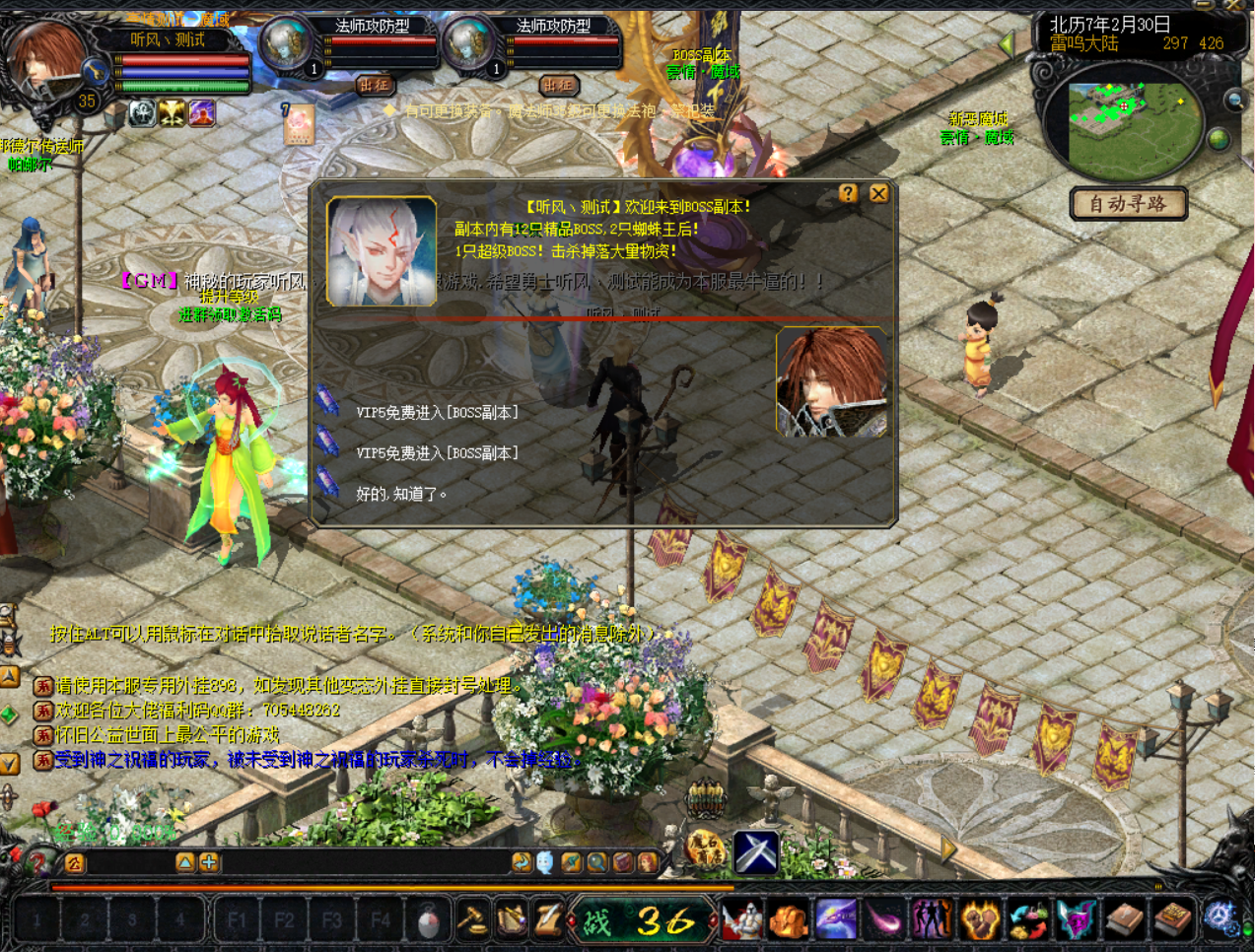This screenshot has height=952, width=1255.
Task: Open the pink pig gift card icon
Action: [298, 126]
